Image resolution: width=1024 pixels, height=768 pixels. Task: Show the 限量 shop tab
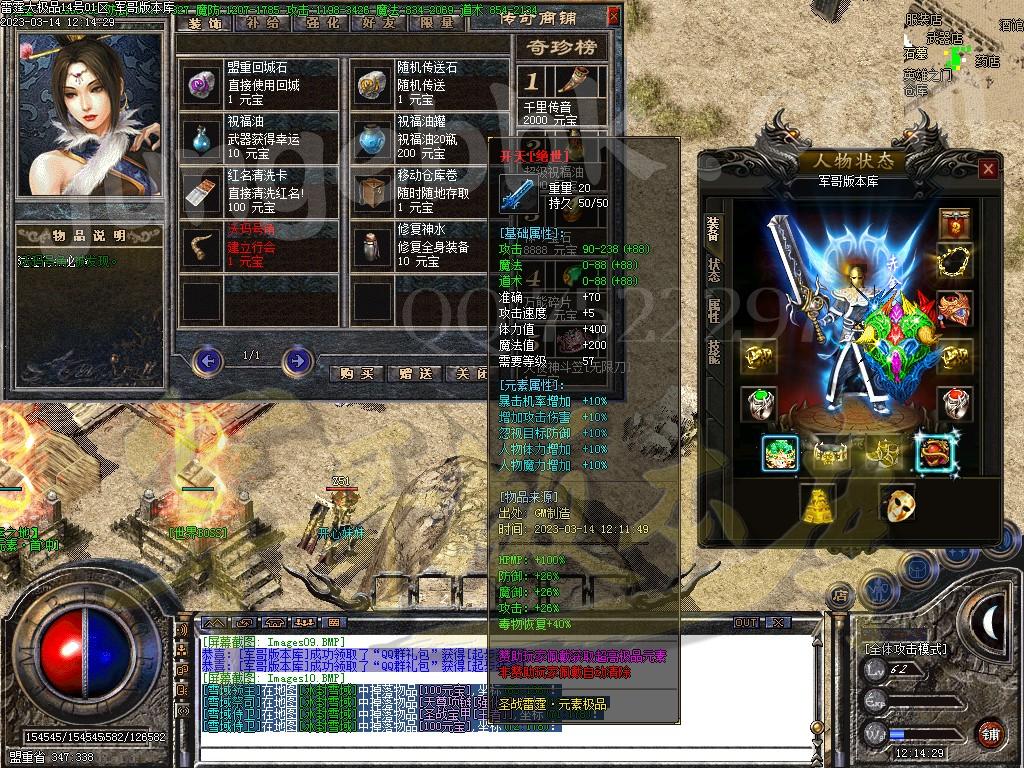pos(438,22)
